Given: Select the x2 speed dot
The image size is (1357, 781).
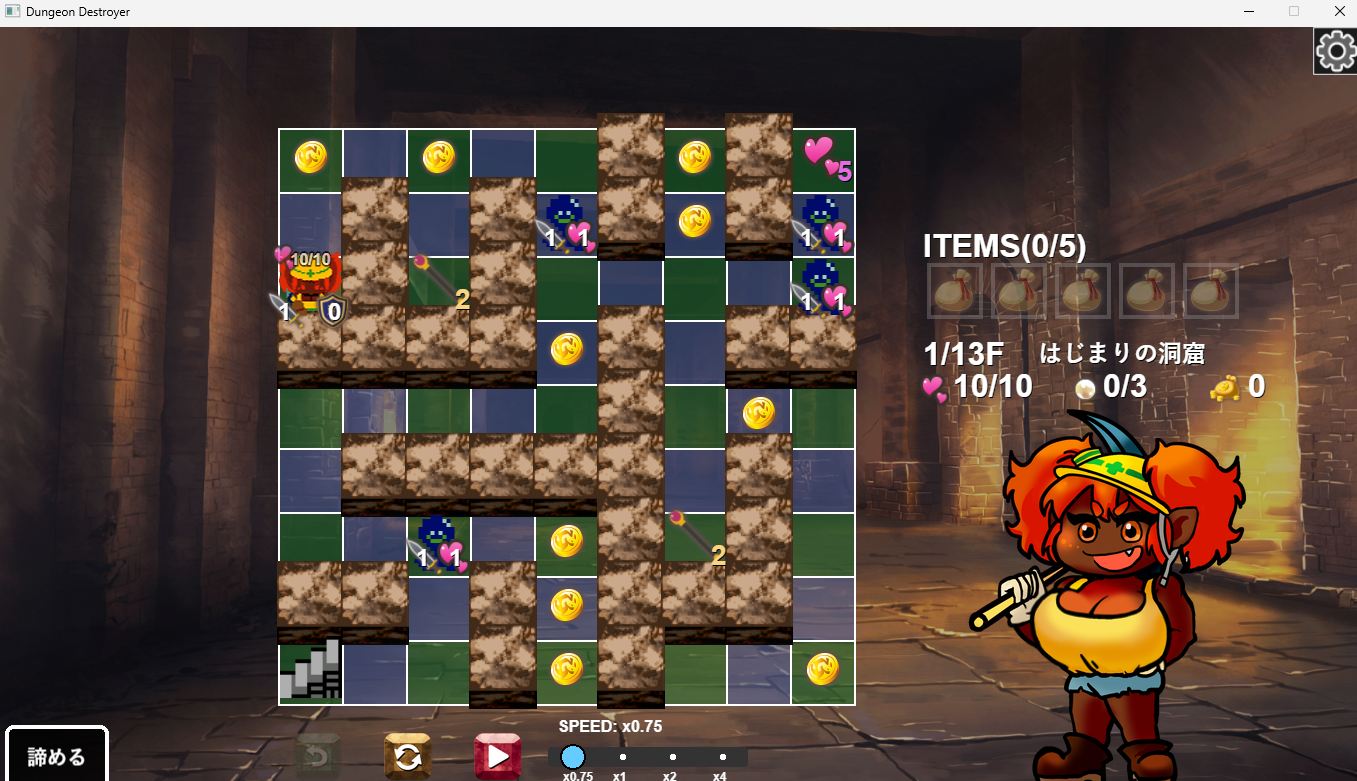Looking at the screenshot, I should (x=672, y=758).
